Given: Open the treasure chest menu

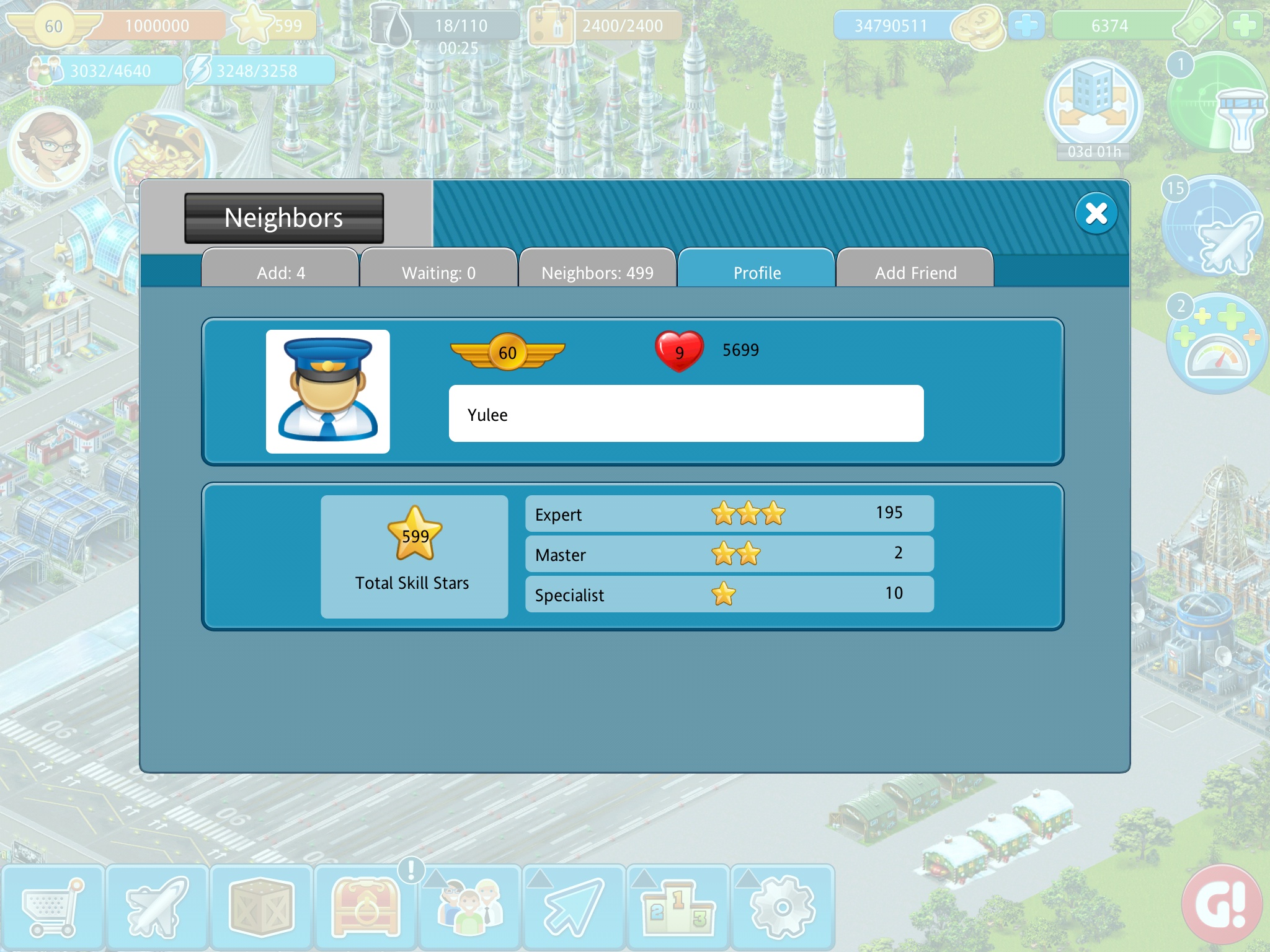Looking at the screenshot, I should [366, 907].
